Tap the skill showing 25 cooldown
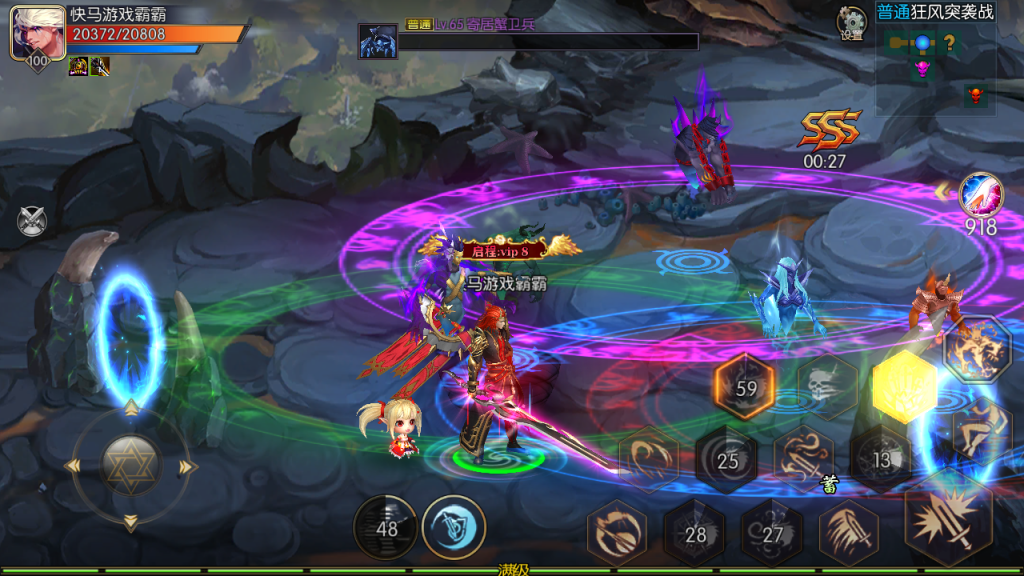The image size is (1024, 576). tap(727, 460)
